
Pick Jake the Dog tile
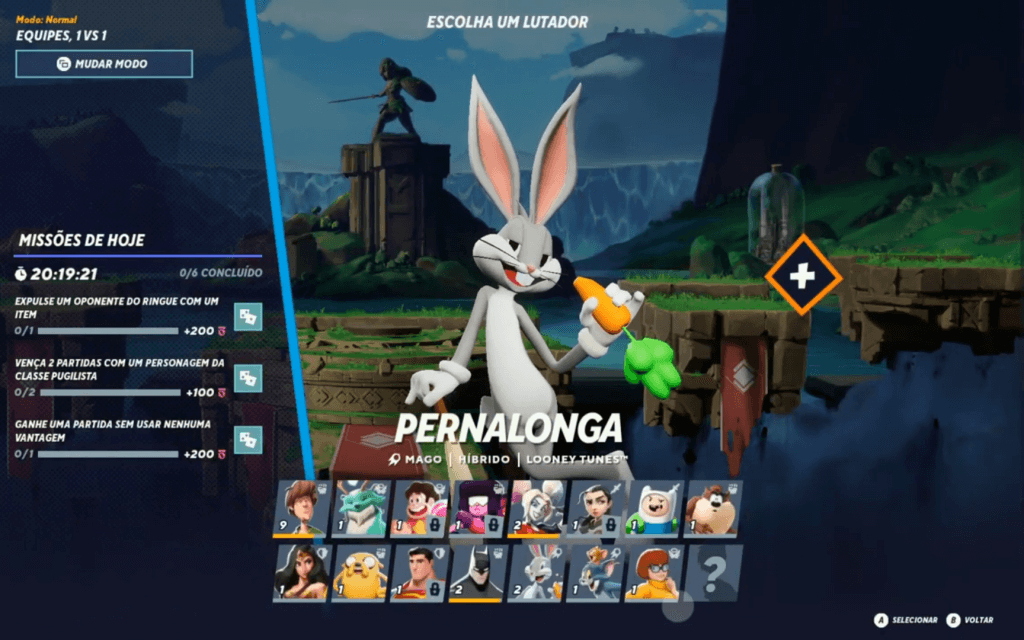click(360, 573)
